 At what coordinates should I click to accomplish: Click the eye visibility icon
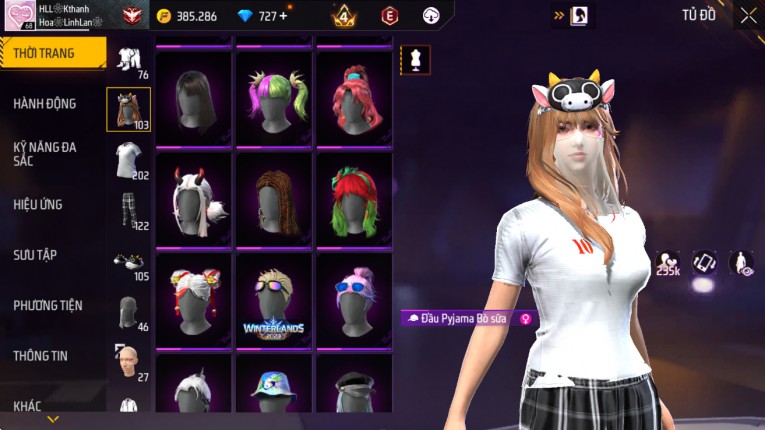[741, 263]
